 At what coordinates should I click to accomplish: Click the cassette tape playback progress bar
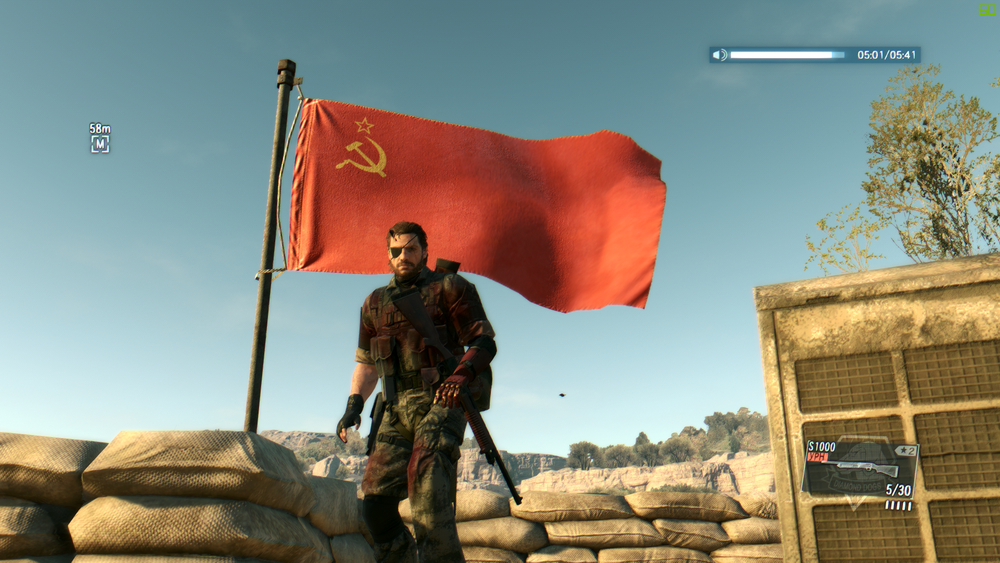tap(787, 55)
